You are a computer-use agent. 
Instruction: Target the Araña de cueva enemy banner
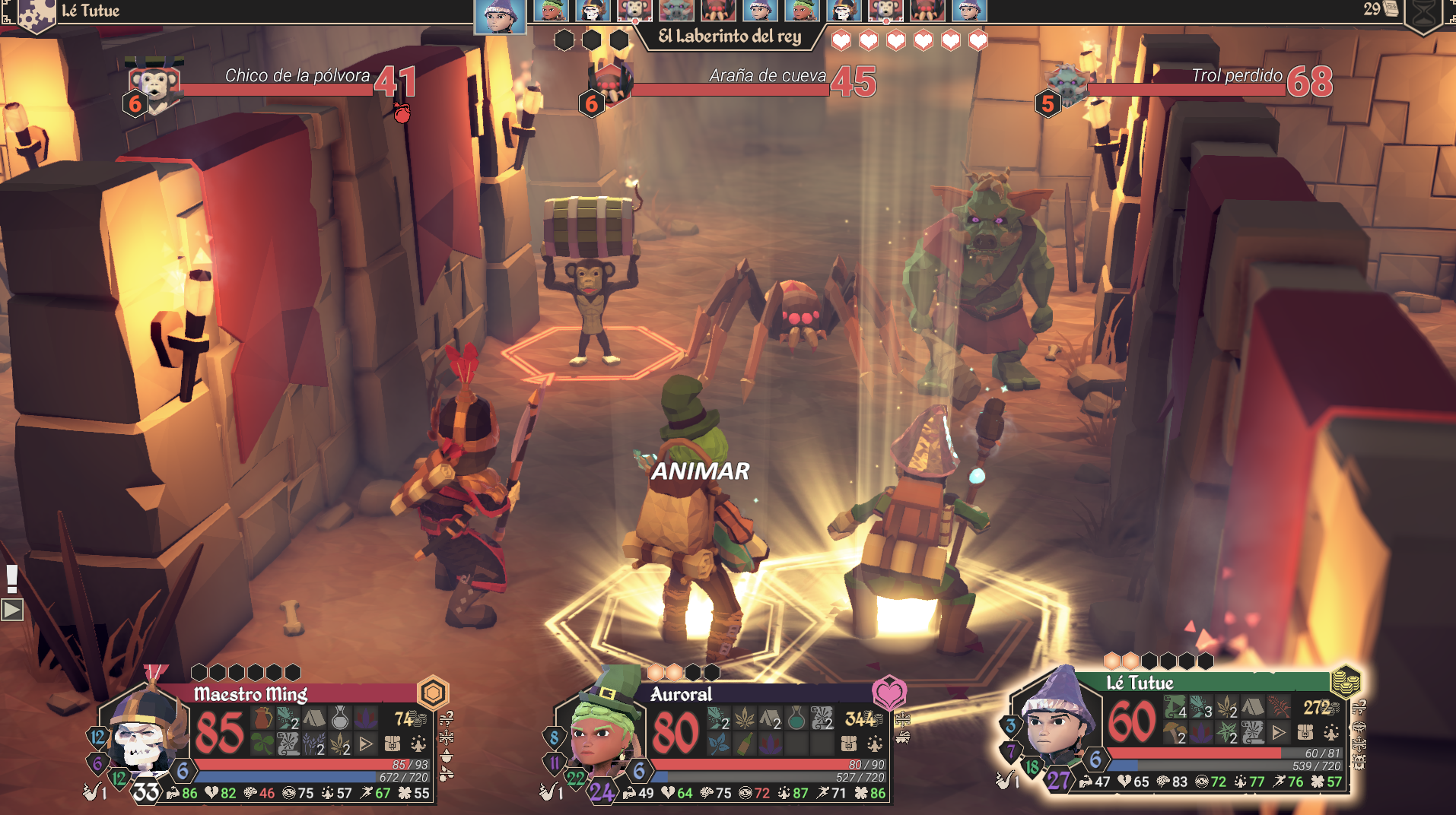[730, 84]
